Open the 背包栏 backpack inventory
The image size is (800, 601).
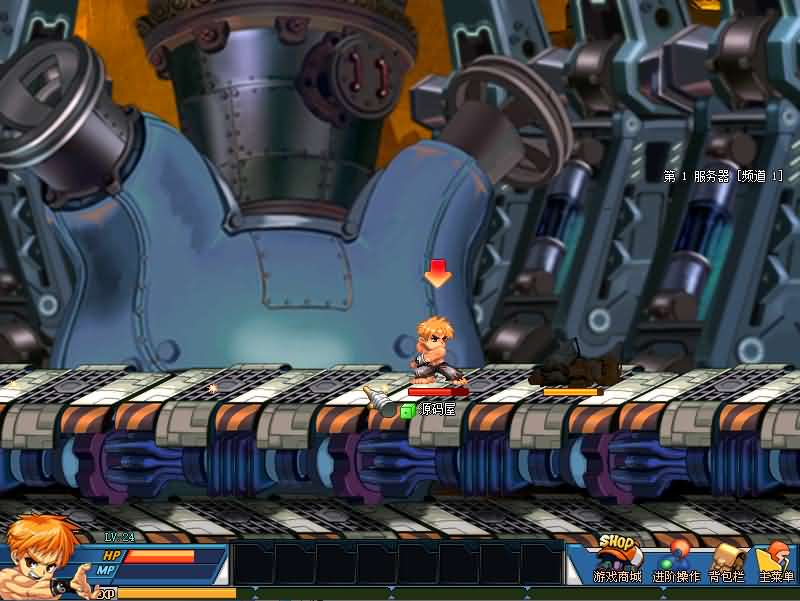click(728, 562)
